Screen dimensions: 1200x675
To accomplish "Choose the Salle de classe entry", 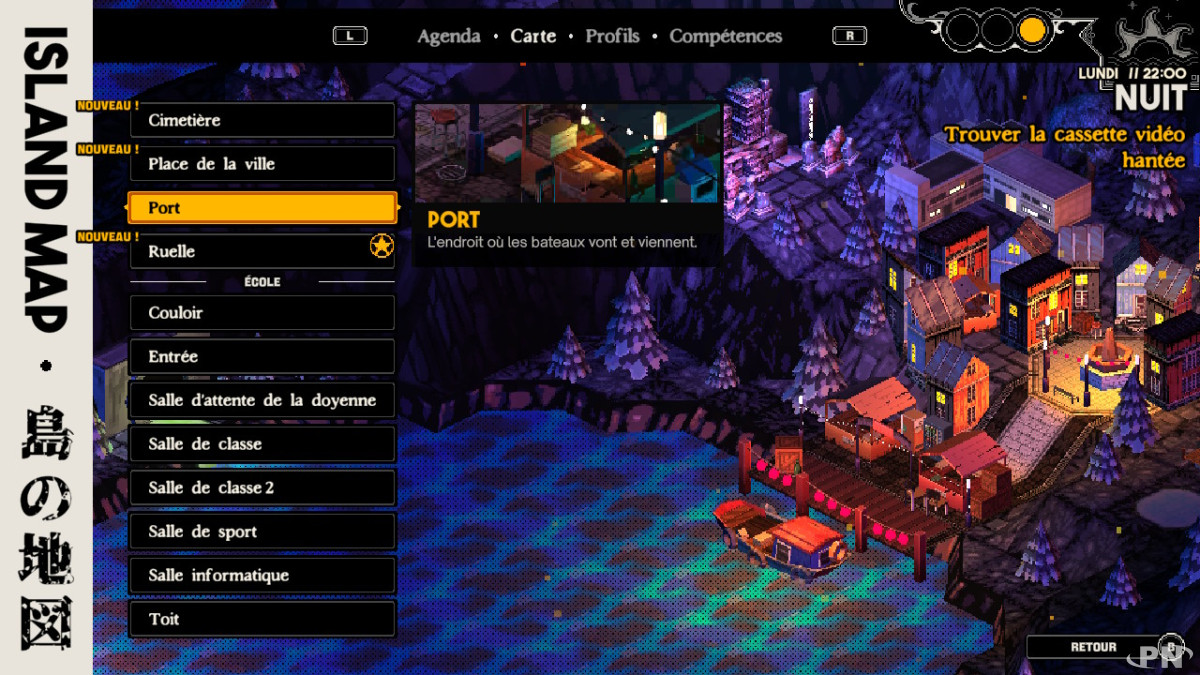I will (x=262, y=444).
